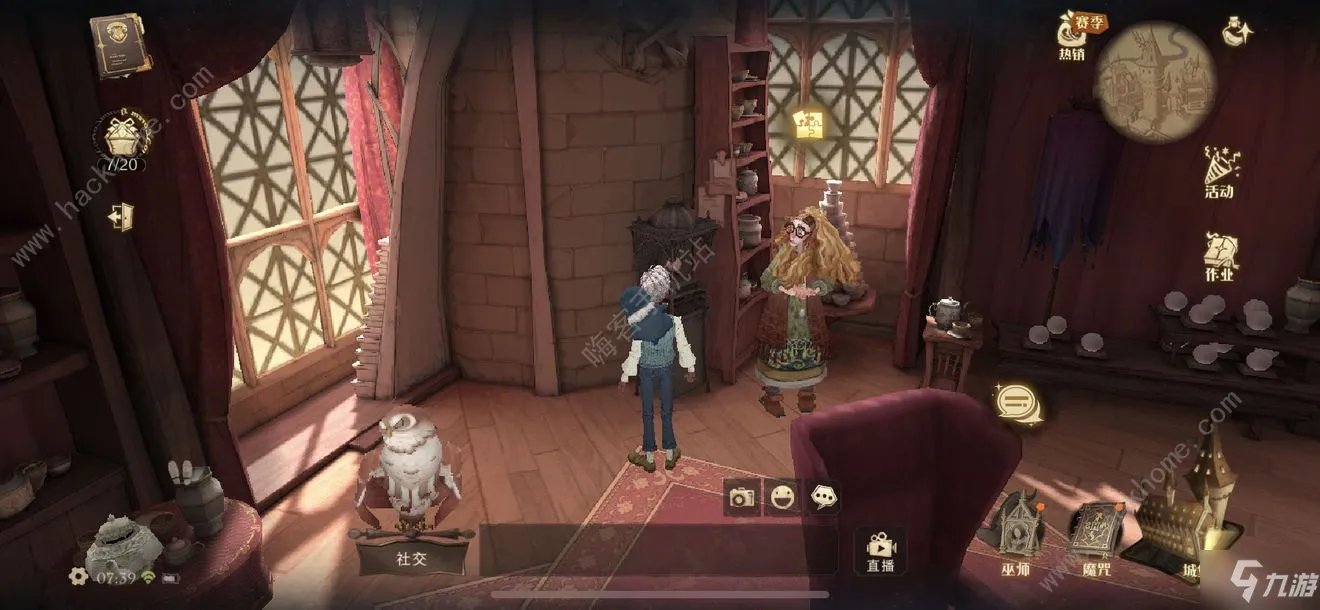This screenshot has height=610, width=1320.
Task: Start the 直播 live stream
Action: (881, 551)
